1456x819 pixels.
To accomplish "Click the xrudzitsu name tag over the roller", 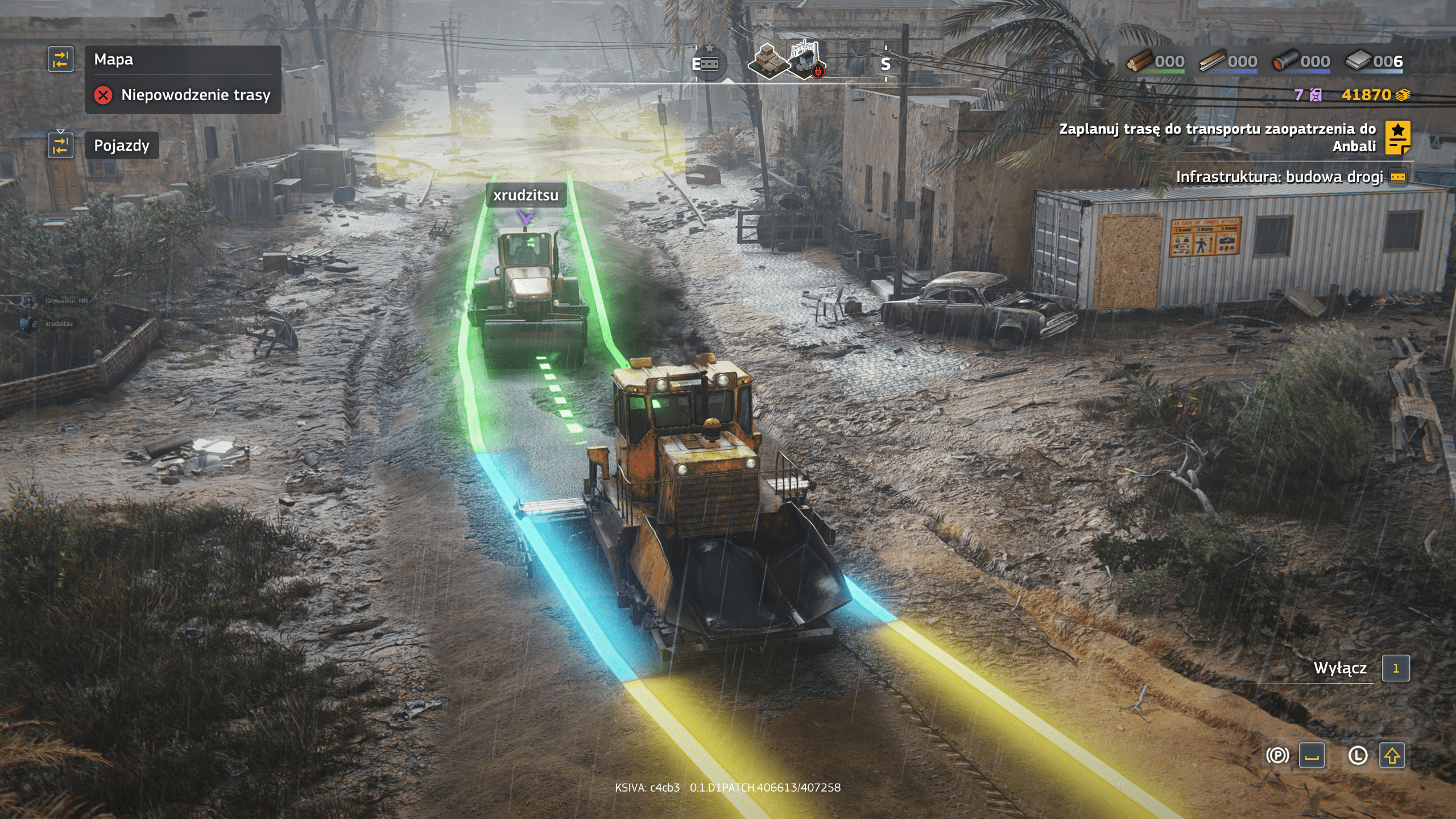I will pyautogui.click(x=526, y=195).
